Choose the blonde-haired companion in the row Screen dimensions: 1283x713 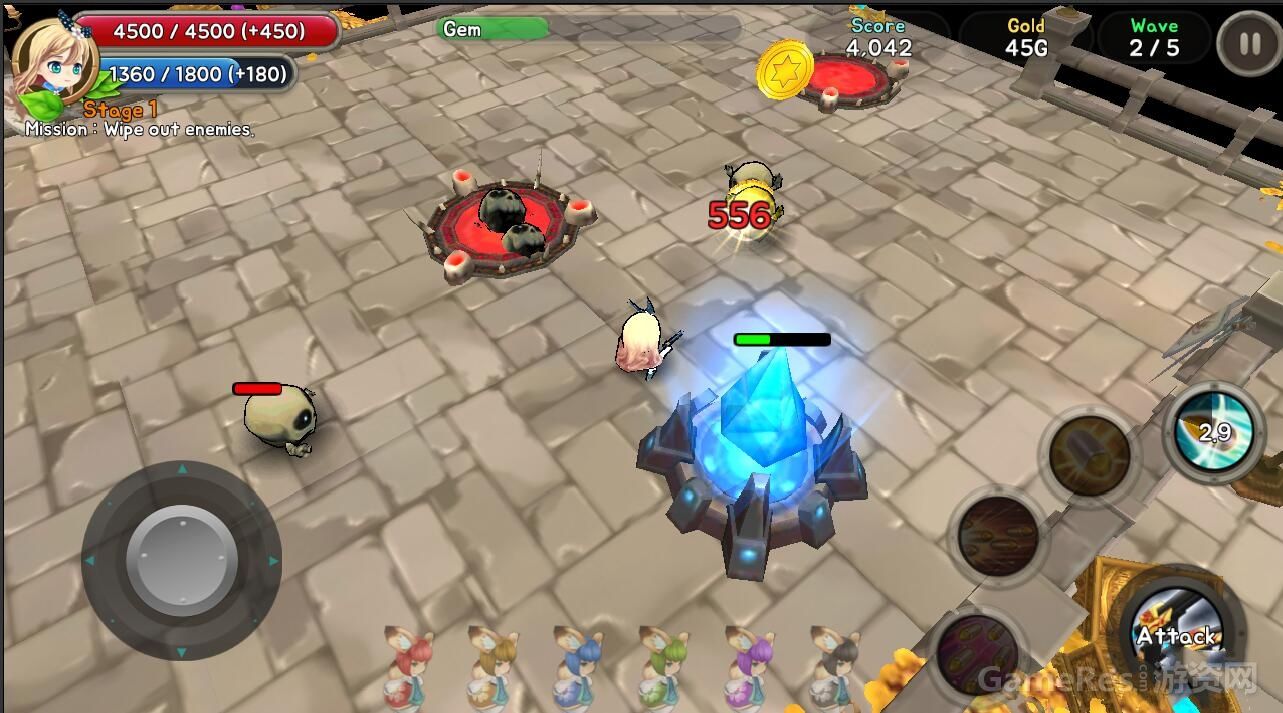point(493,668)
